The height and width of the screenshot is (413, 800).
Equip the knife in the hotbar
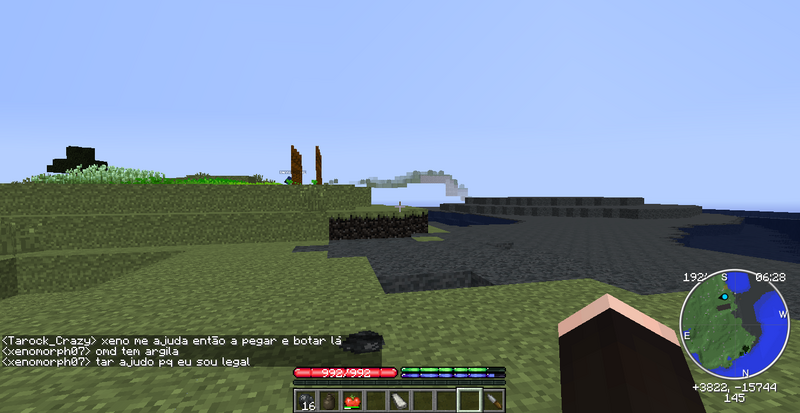[x=492, y=400]
